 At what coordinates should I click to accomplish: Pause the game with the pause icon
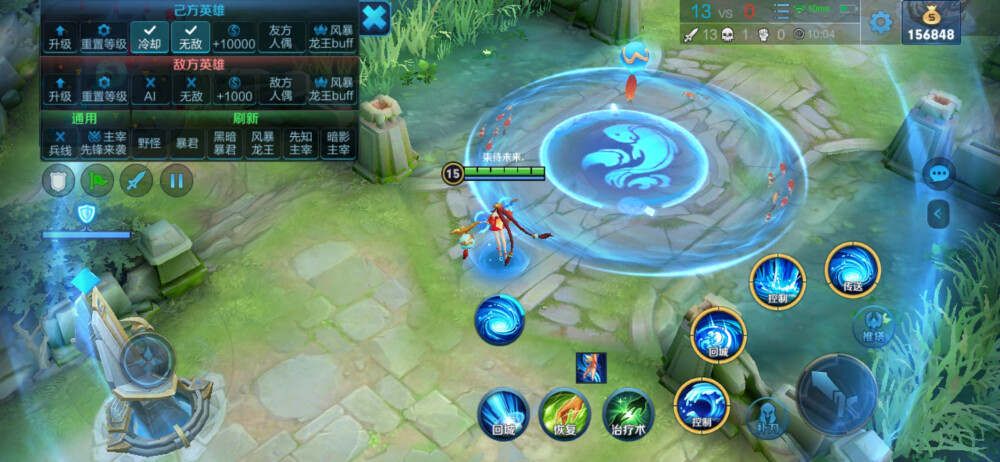tap(176, 181)
